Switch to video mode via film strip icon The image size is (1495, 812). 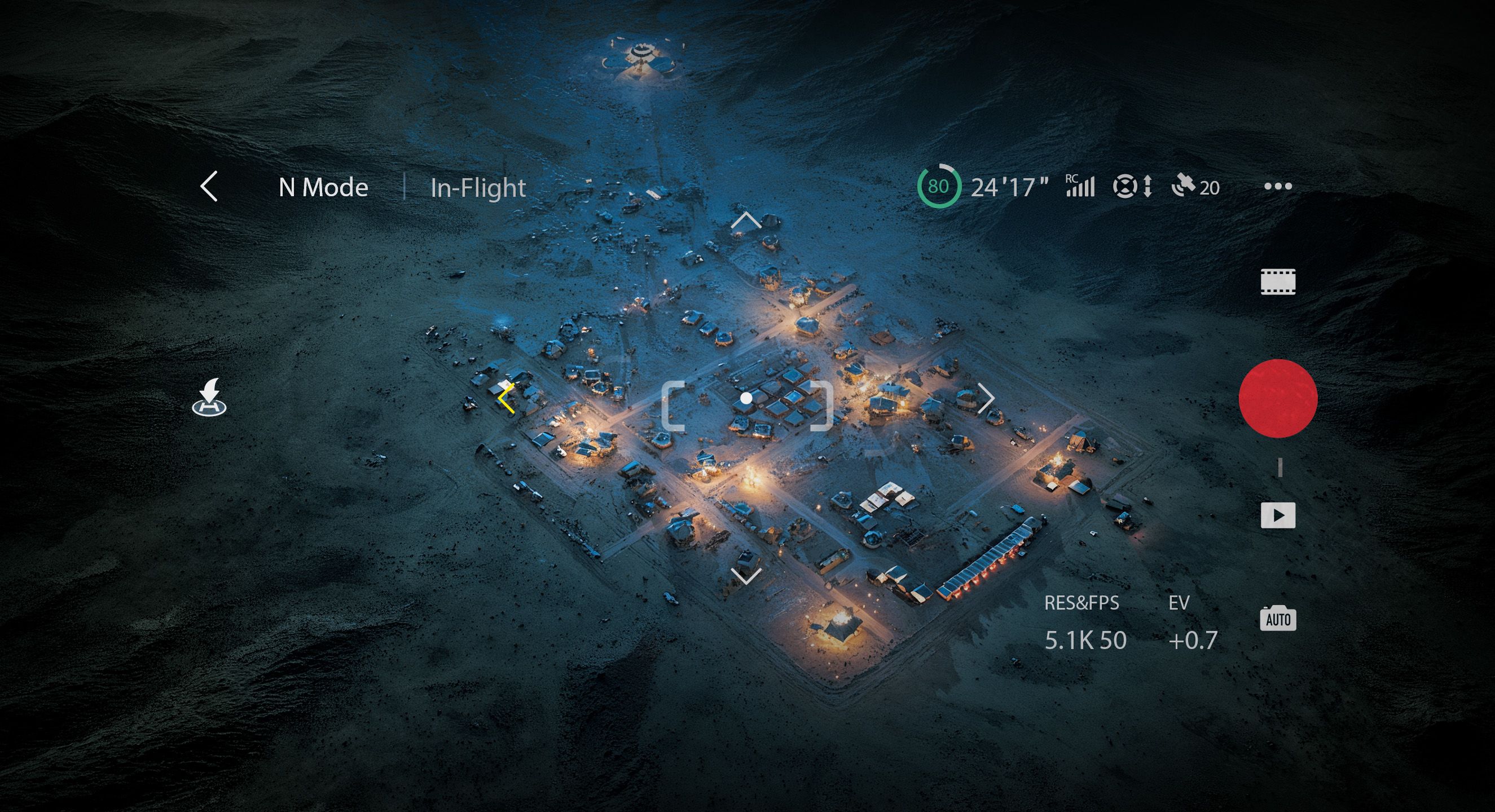[x=1277, y=282]
